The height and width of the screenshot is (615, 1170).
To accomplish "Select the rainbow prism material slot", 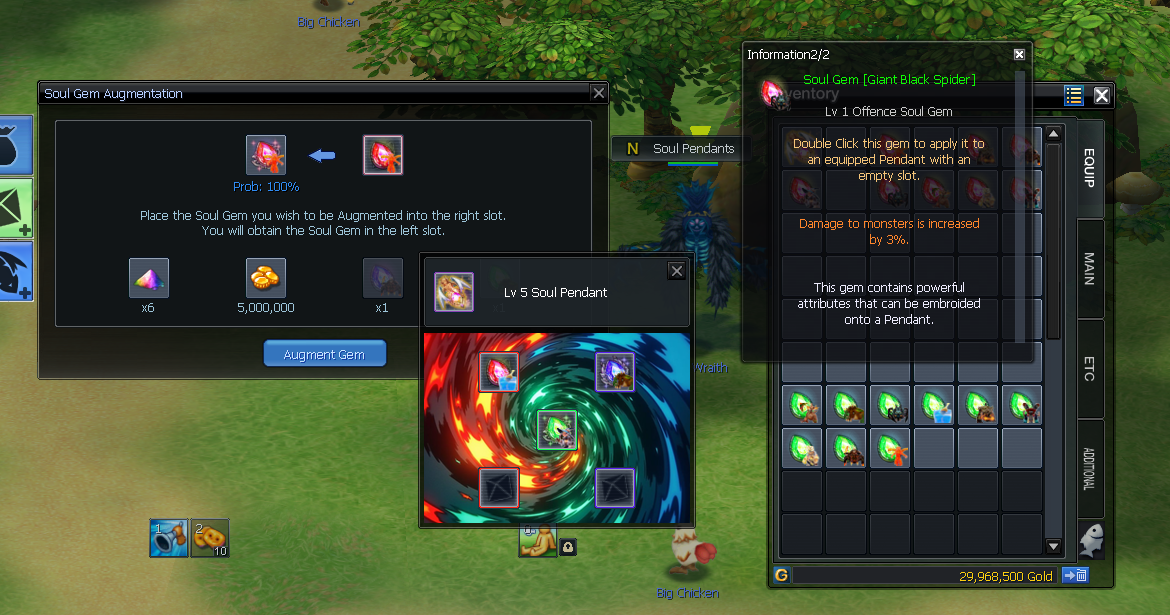I will 149,278.
